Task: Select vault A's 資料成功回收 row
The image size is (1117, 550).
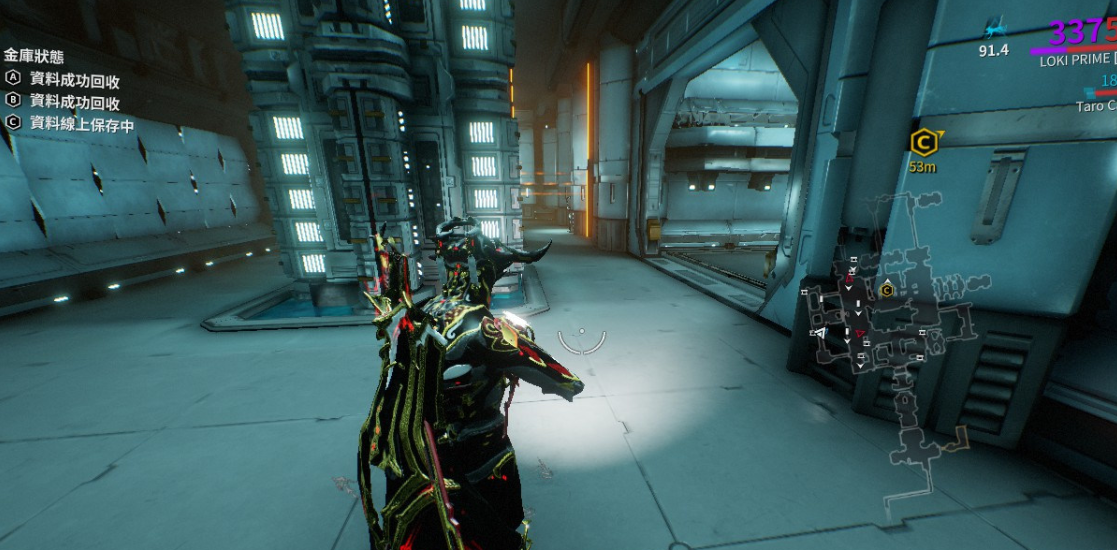Action: point(64,80)
